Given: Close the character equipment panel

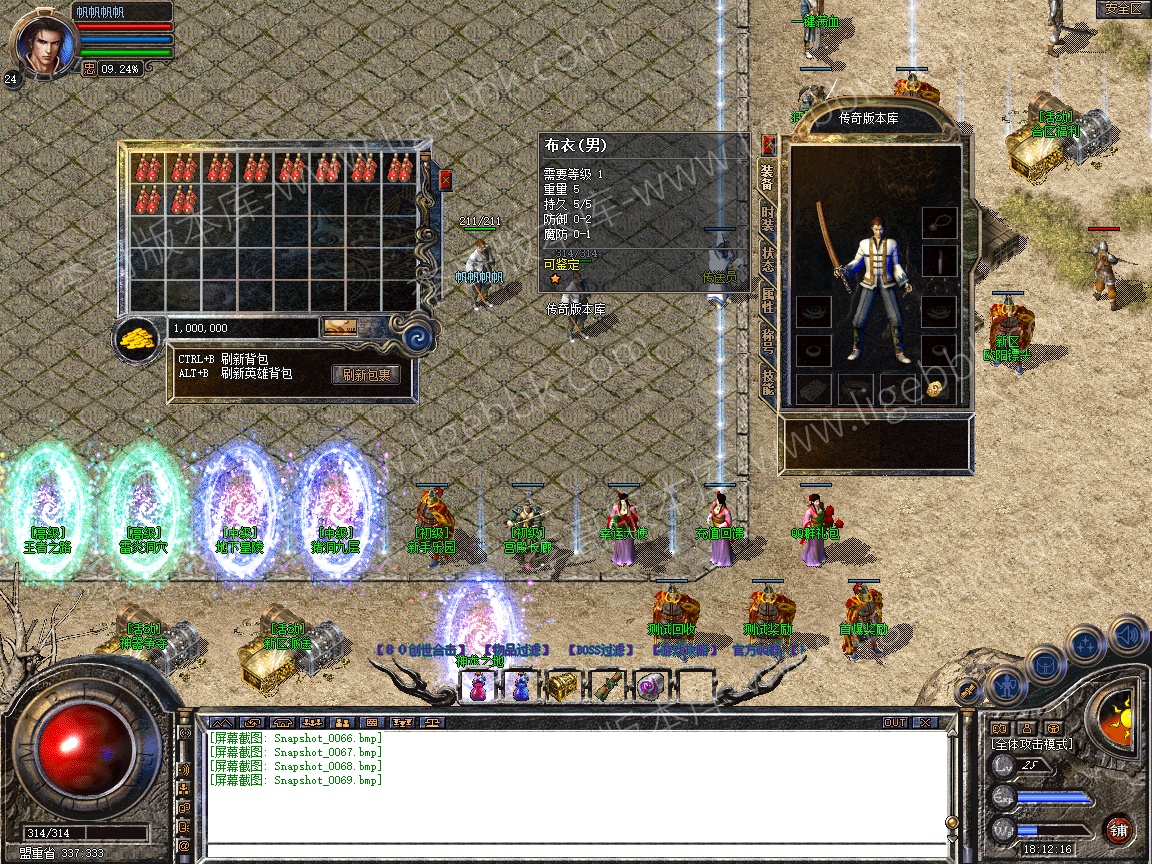Looking at the screenshot, I should (768, 143).
